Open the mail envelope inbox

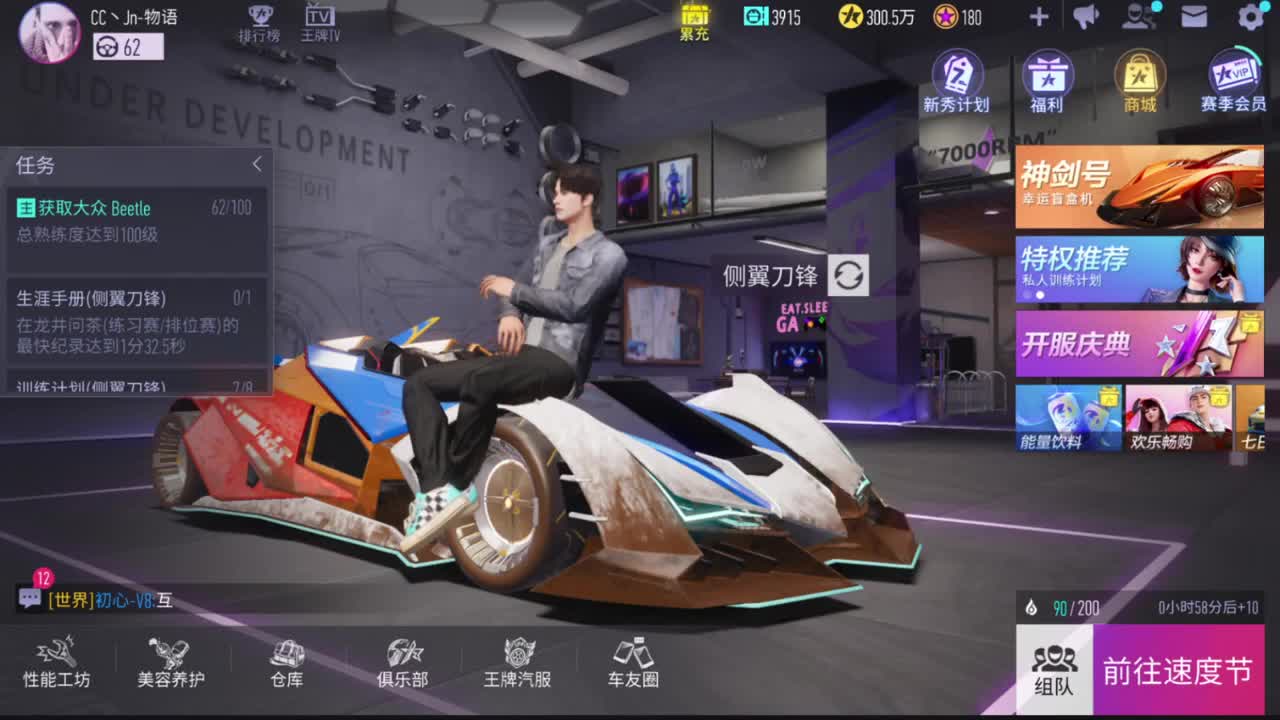[x=1194, y=16]
